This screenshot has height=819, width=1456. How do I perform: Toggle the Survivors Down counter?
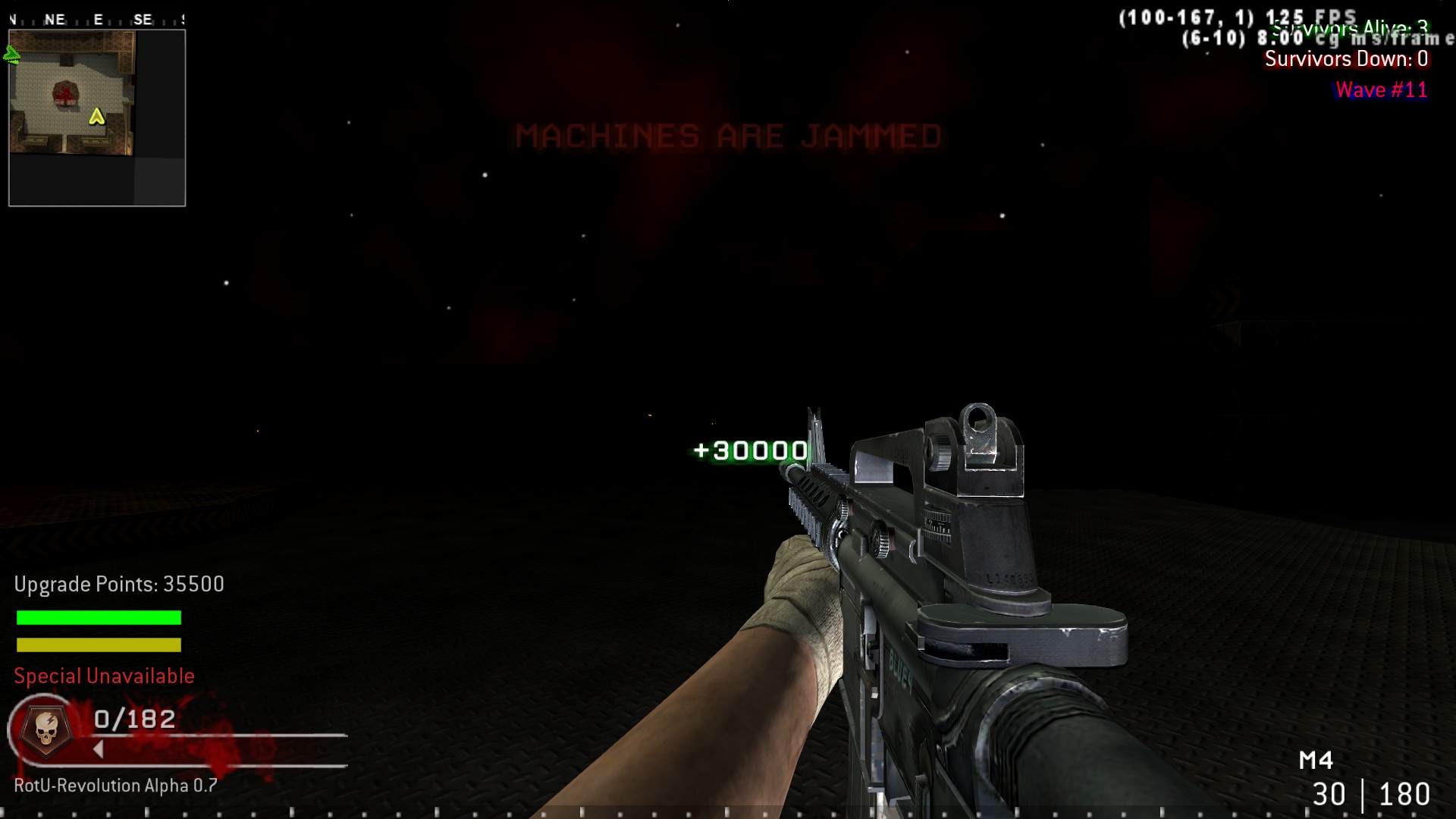[1345, 58]
